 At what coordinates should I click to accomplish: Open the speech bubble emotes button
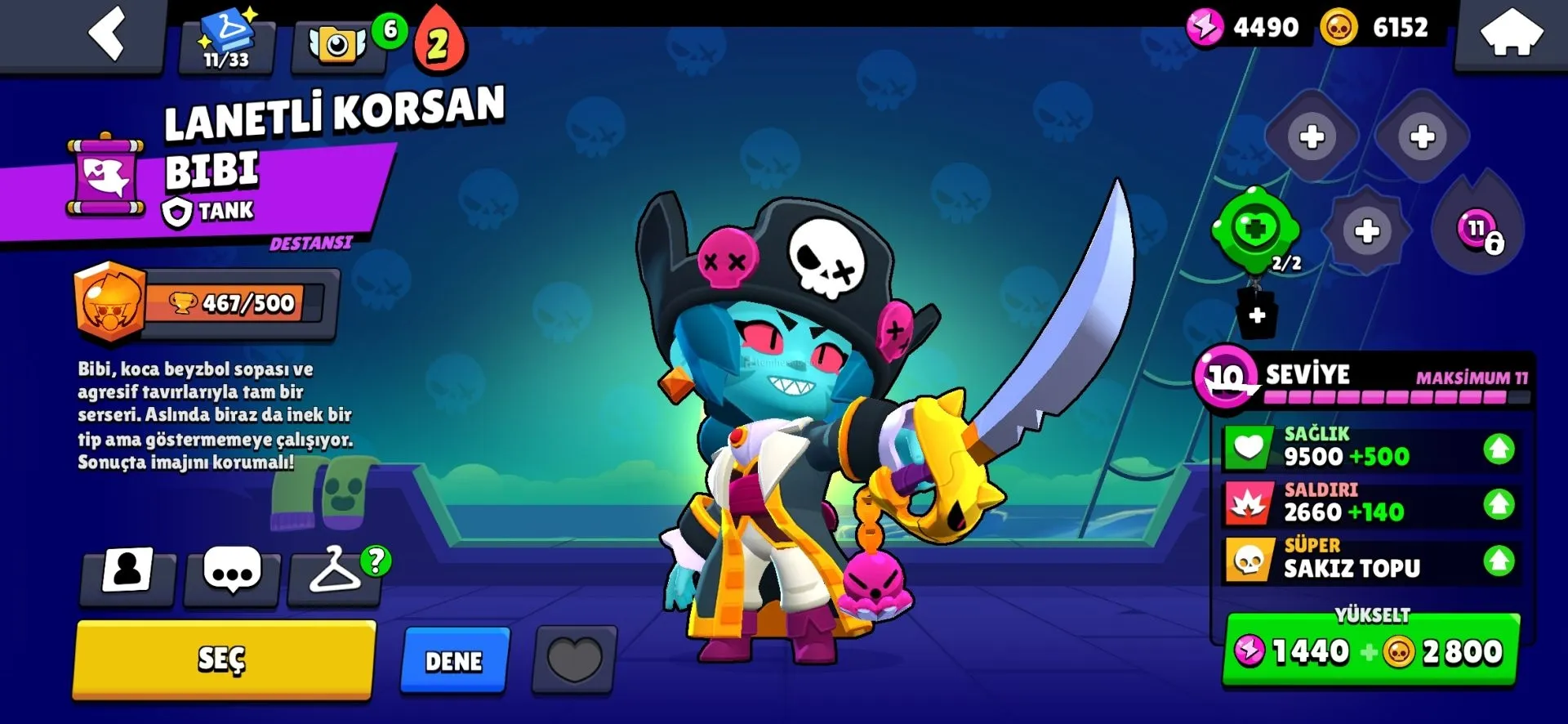coord(232,573)
